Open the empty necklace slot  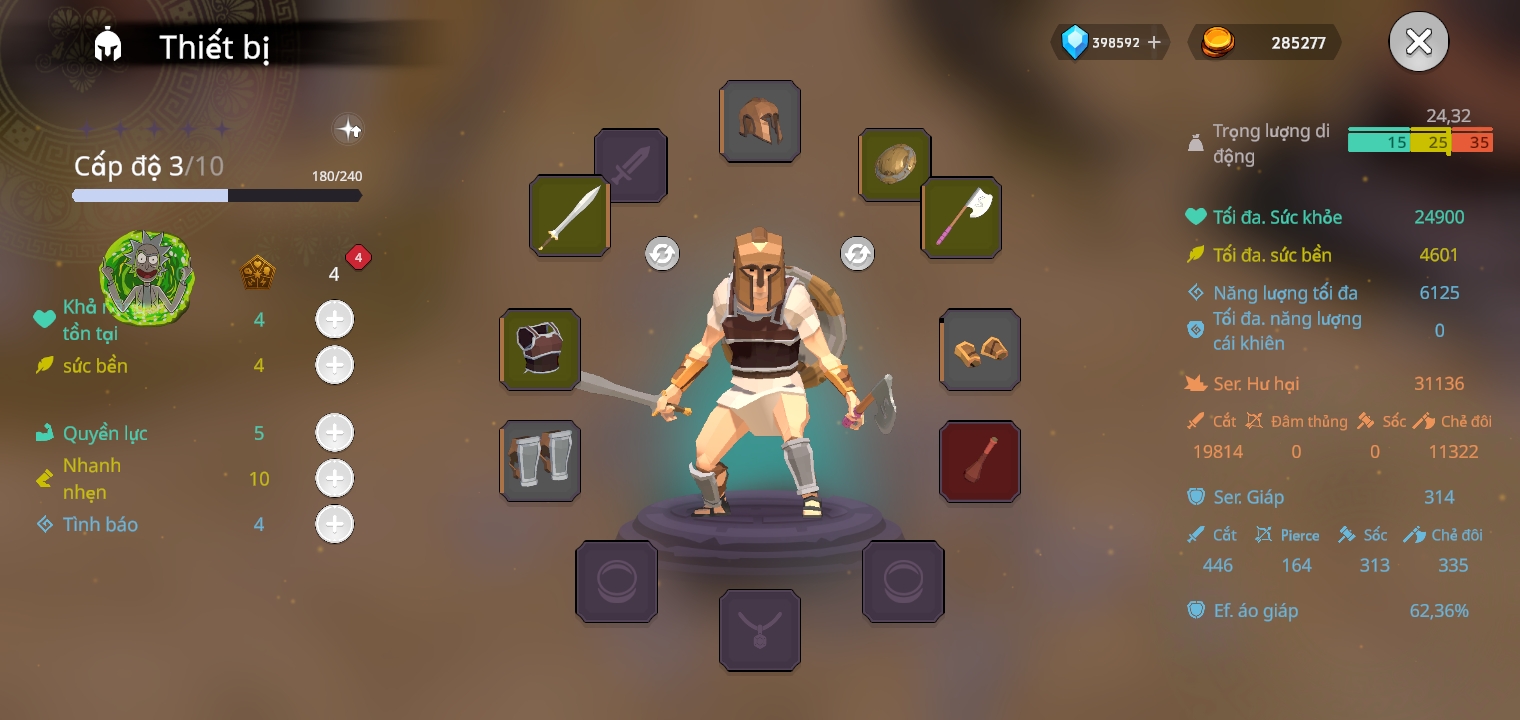(x=760, y=630)
